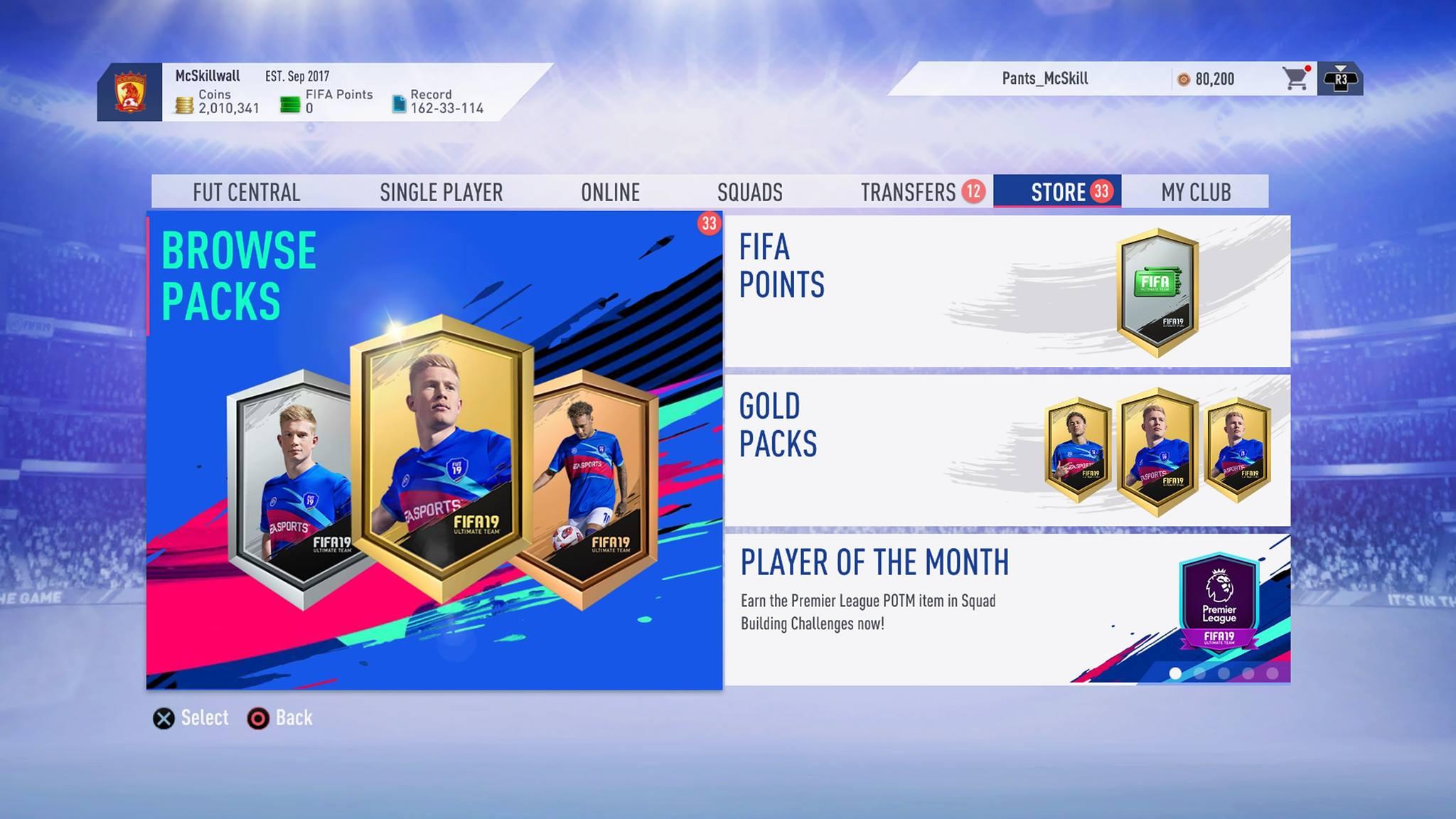Open the Transfers tab
Screen dimensions: 1456x819
[909, 192]
